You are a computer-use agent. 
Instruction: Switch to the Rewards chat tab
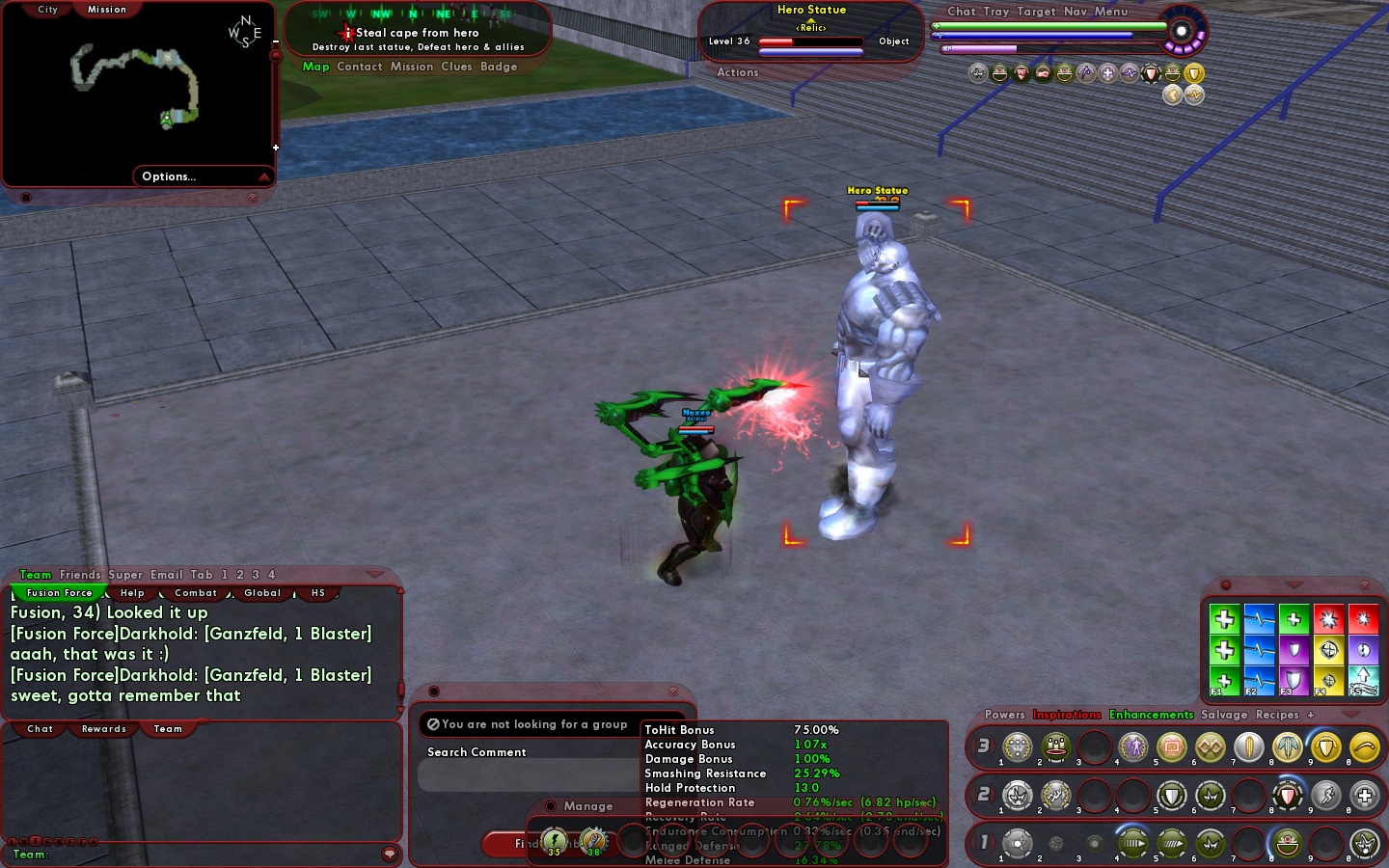click(104, 729)
